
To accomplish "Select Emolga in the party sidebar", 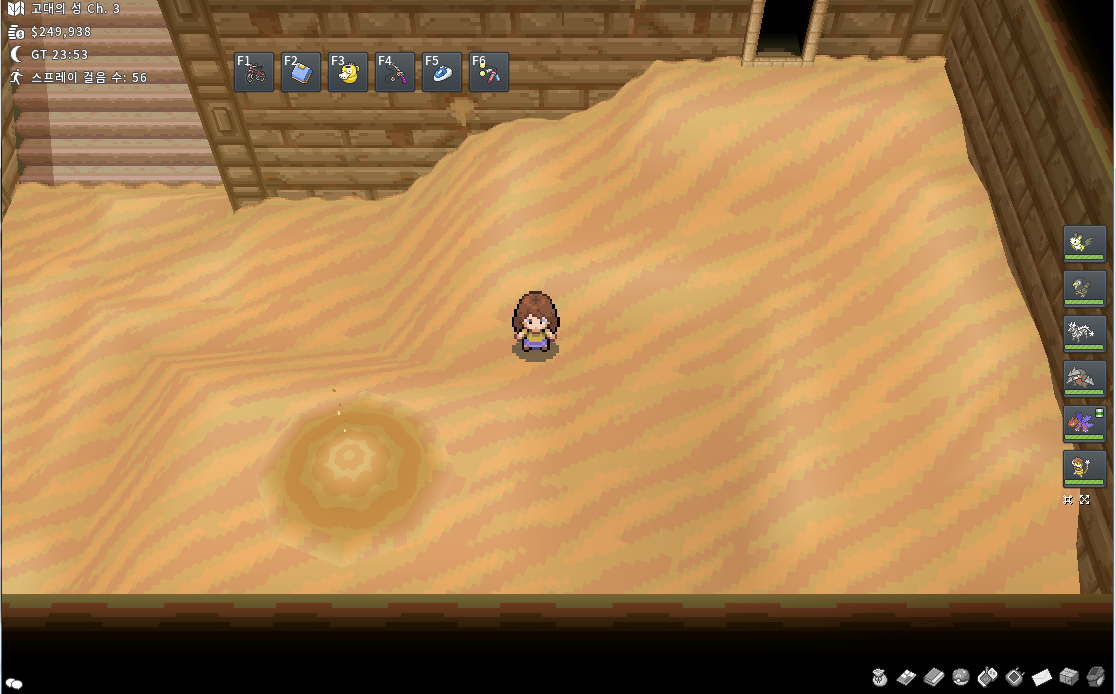I will coord(1084,243).
